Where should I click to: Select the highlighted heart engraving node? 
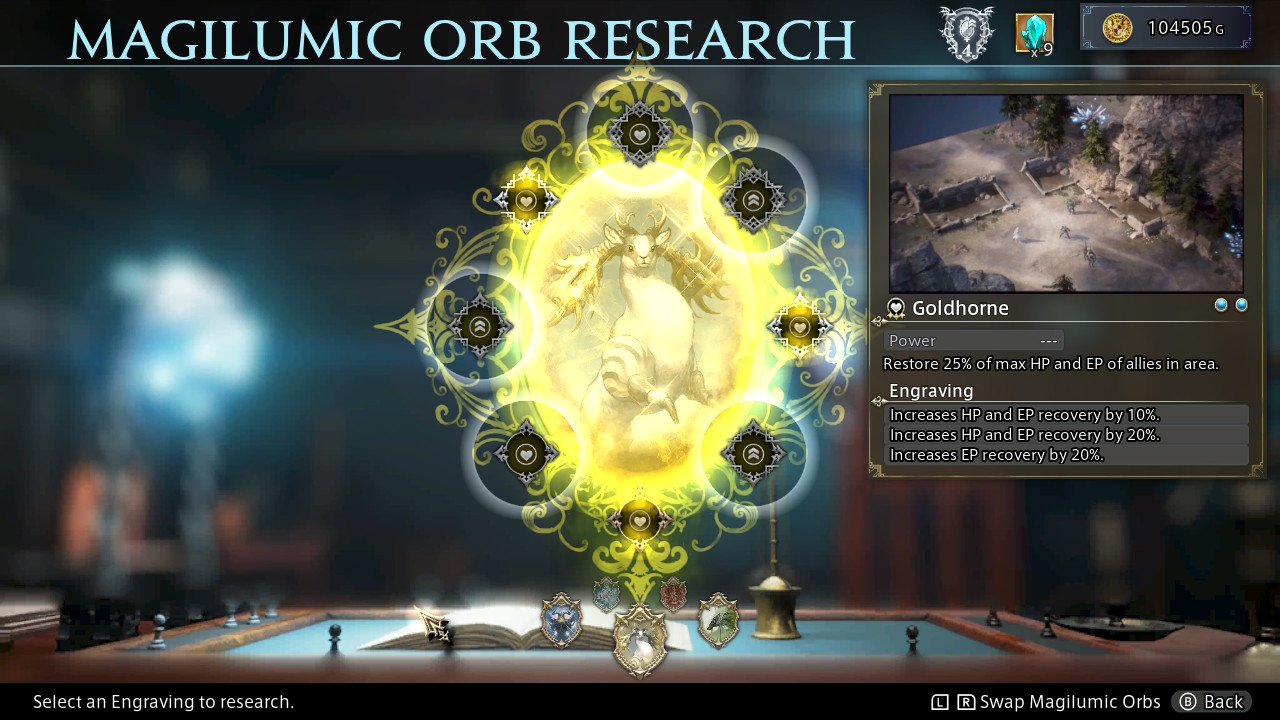(525, 200)
